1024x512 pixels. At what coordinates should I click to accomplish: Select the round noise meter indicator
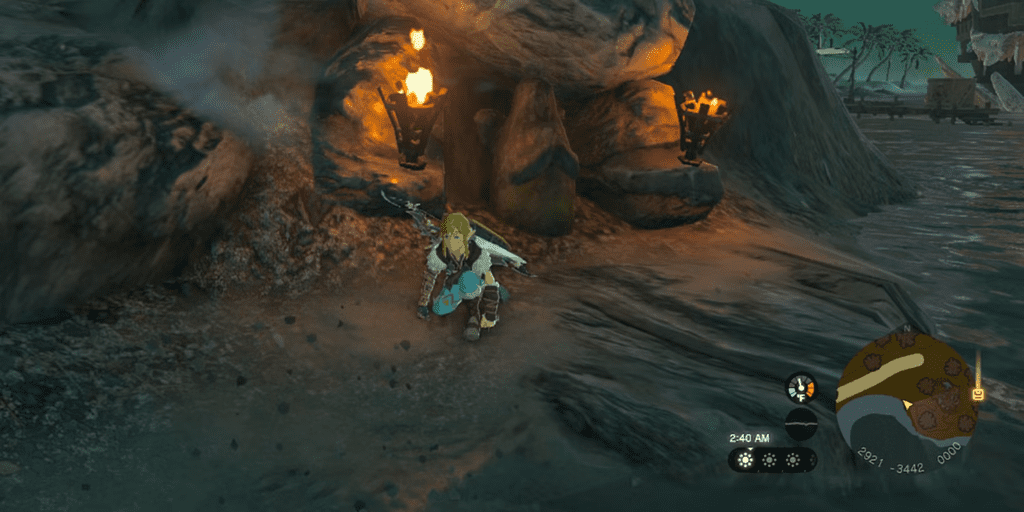point(800,423)
